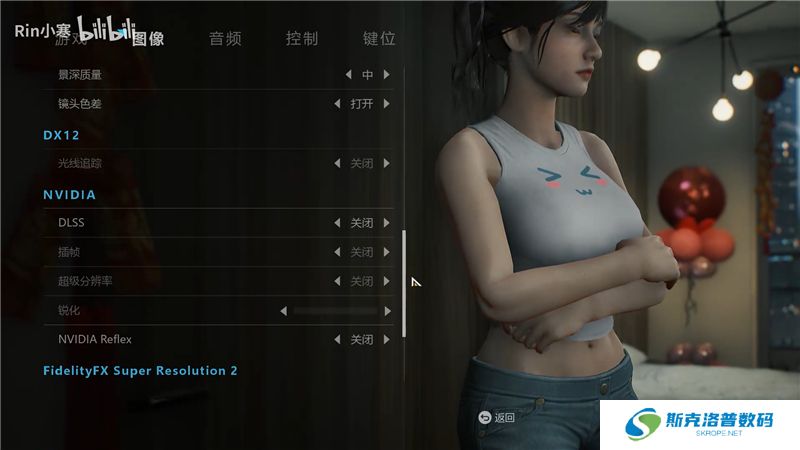
Task: Click the 返回 back button
Action: click(497, 418)
